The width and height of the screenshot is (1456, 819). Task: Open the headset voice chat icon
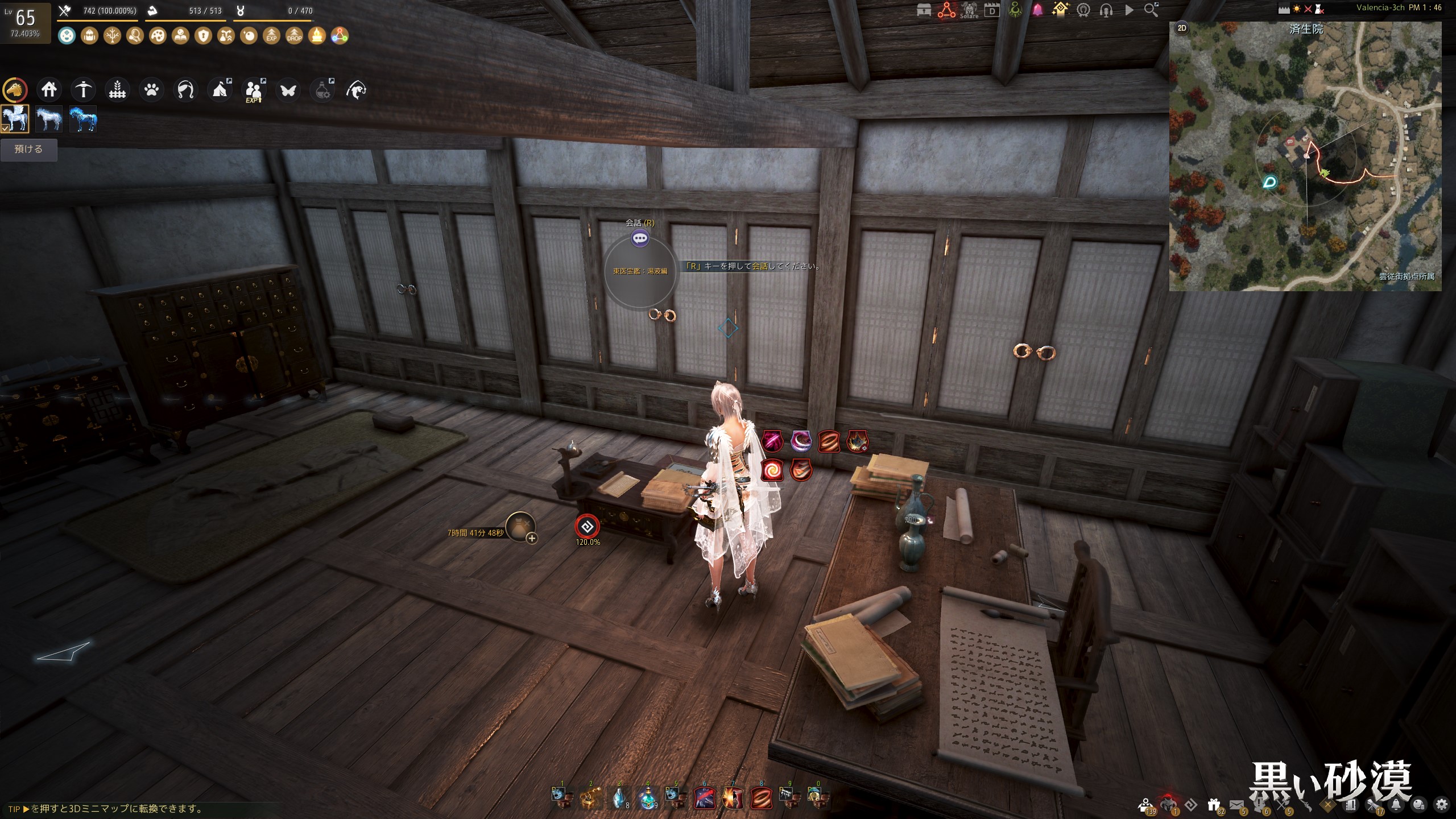(1106, 10)
